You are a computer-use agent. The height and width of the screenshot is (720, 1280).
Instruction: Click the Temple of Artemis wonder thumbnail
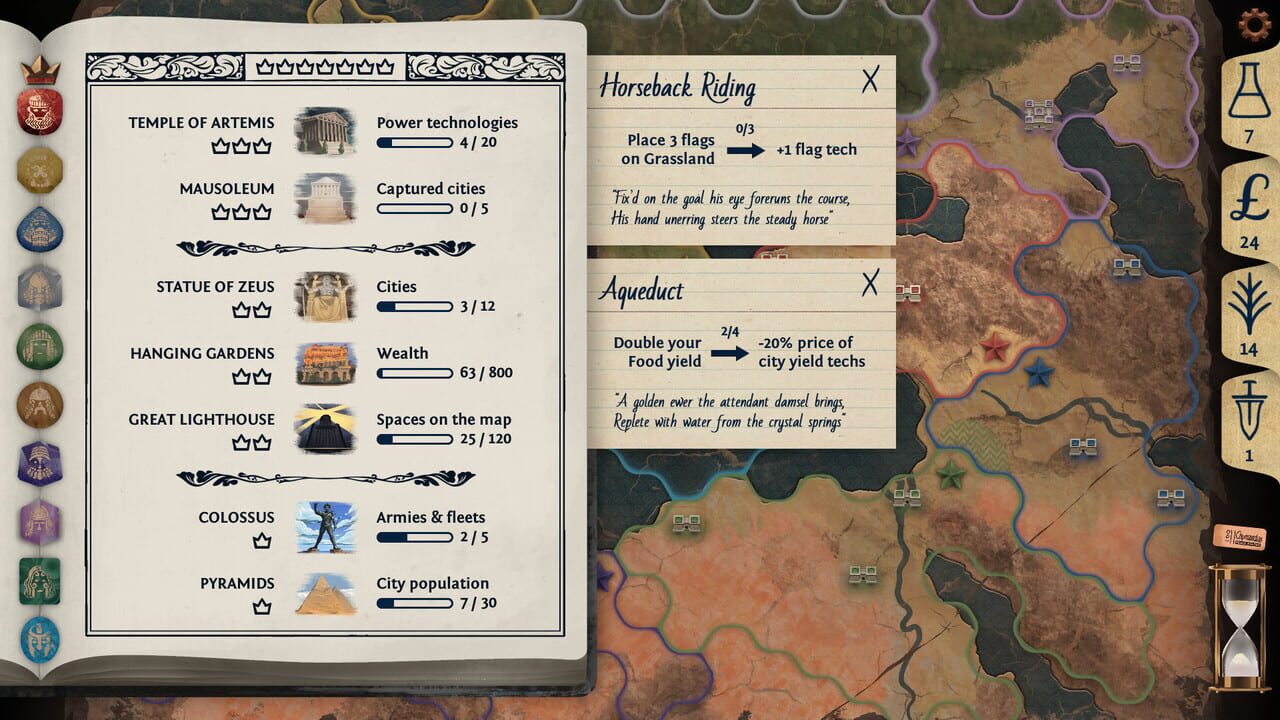coord(326,130)
